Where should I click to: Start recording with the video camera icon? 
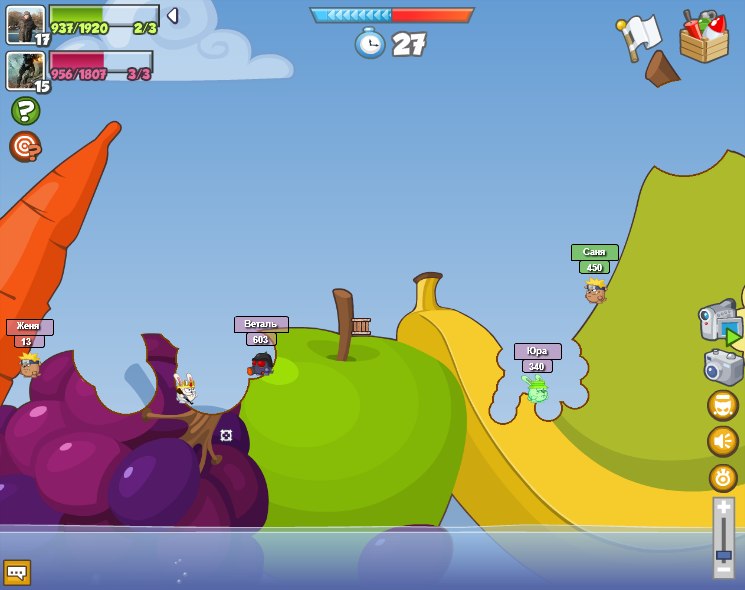[x=720, y=322]
